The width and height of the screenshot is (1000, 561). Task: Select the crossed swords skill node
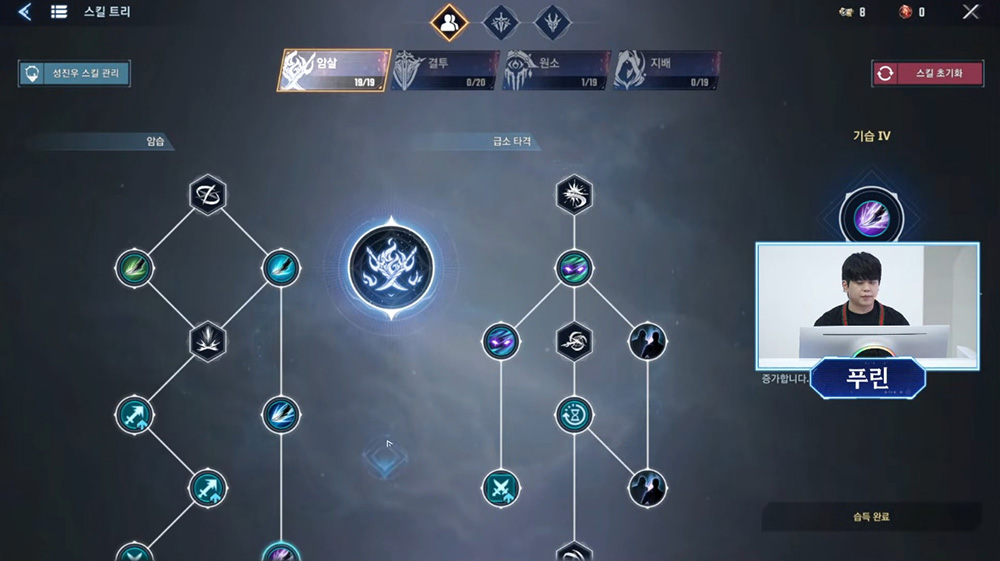coord(500,488)
